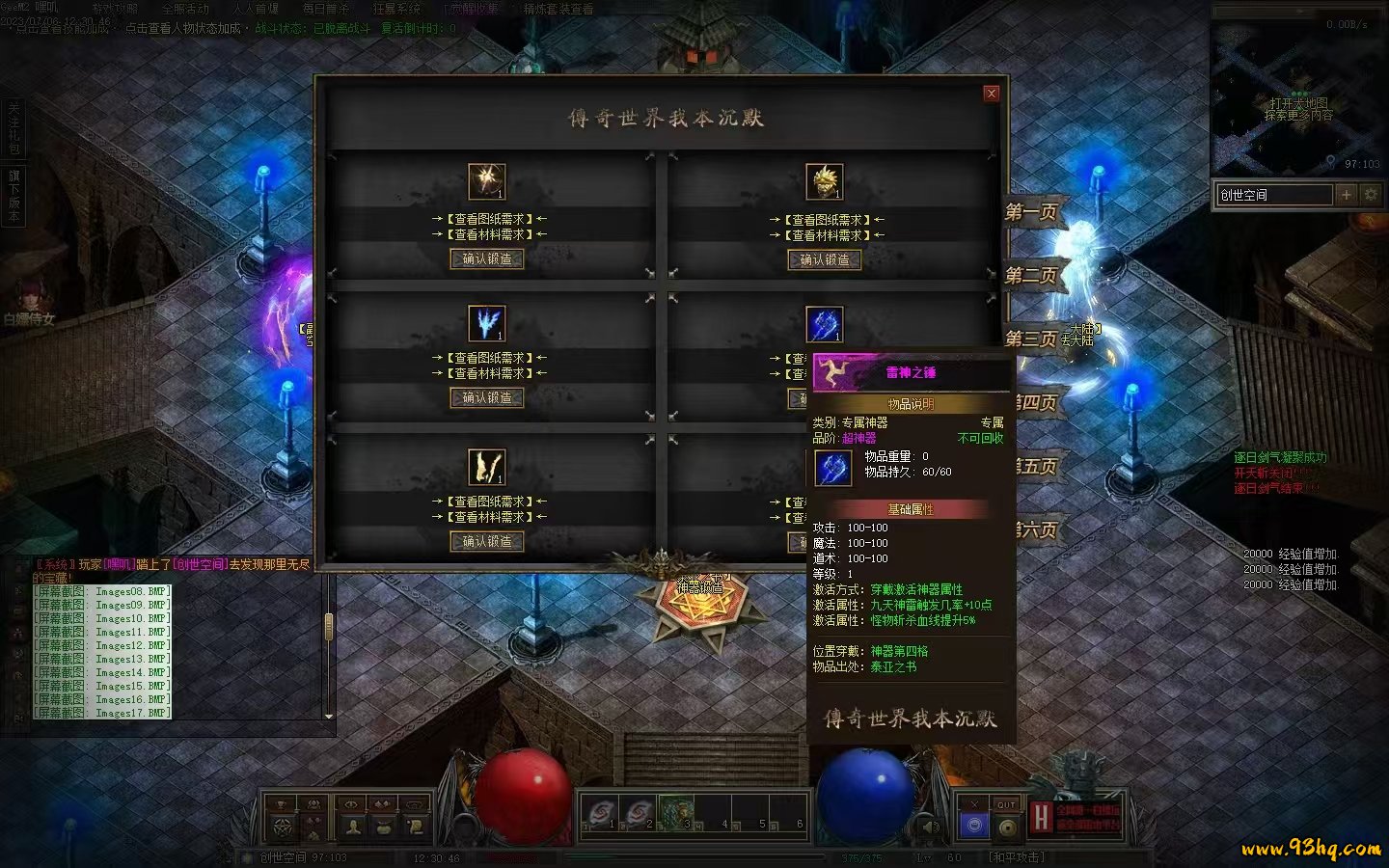Click the plus button beside 创世空间

click(1347, 195)
